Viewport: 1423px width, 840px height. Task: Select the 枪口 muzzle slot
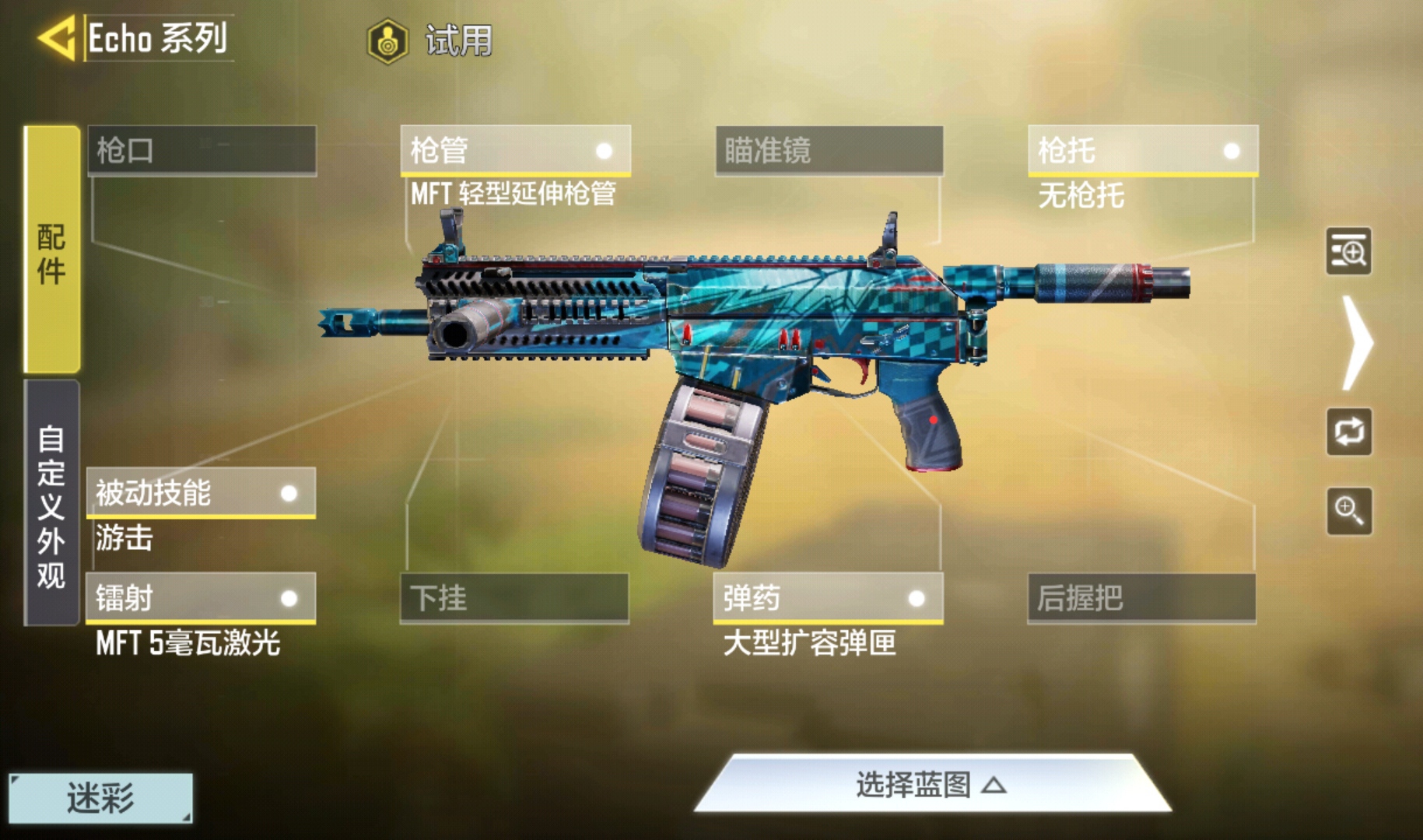click(202, 150)
